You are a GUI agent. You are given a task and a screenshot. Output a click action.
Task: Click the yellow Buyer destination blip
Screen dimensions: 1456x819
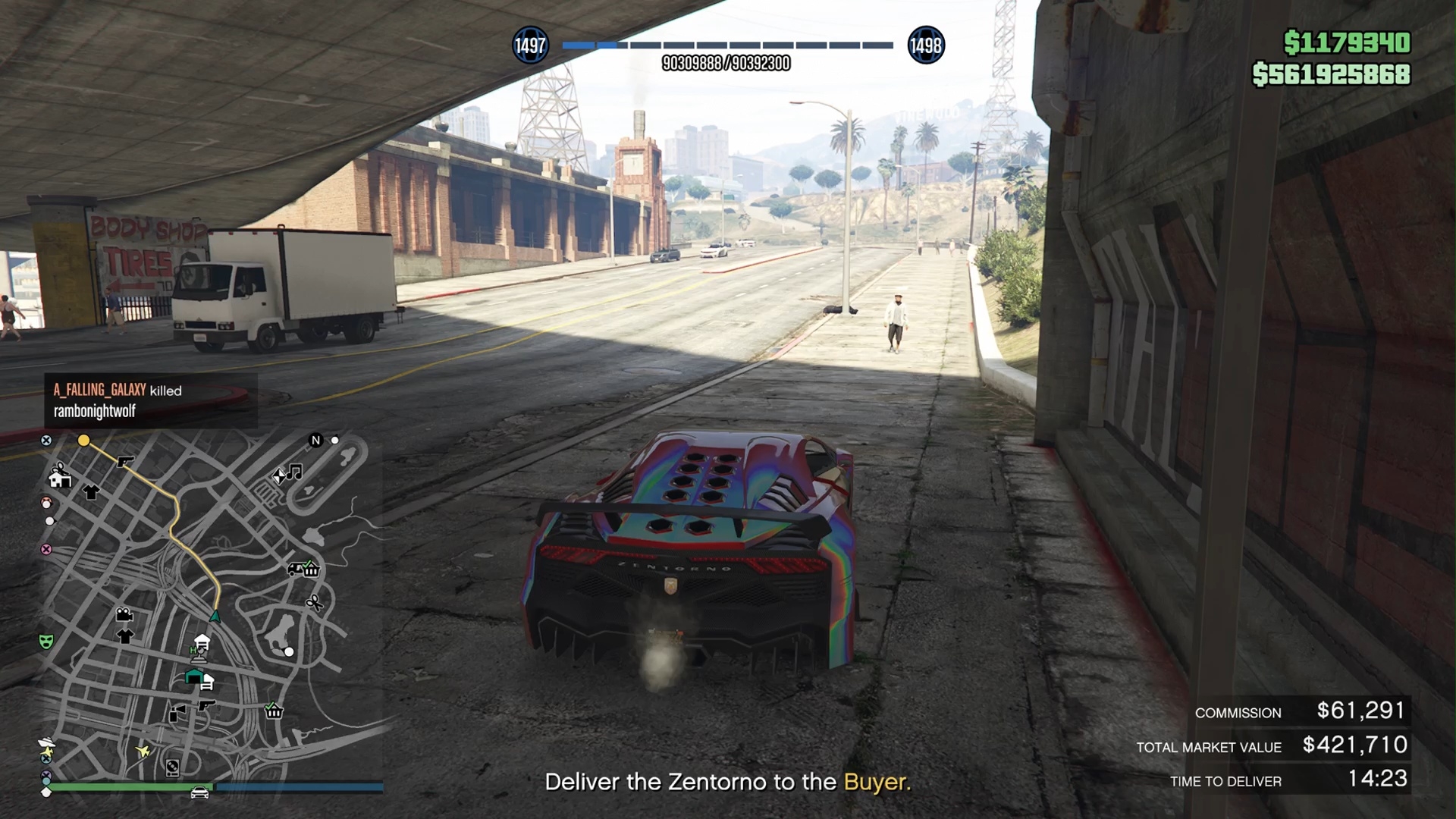pos(83,440)
